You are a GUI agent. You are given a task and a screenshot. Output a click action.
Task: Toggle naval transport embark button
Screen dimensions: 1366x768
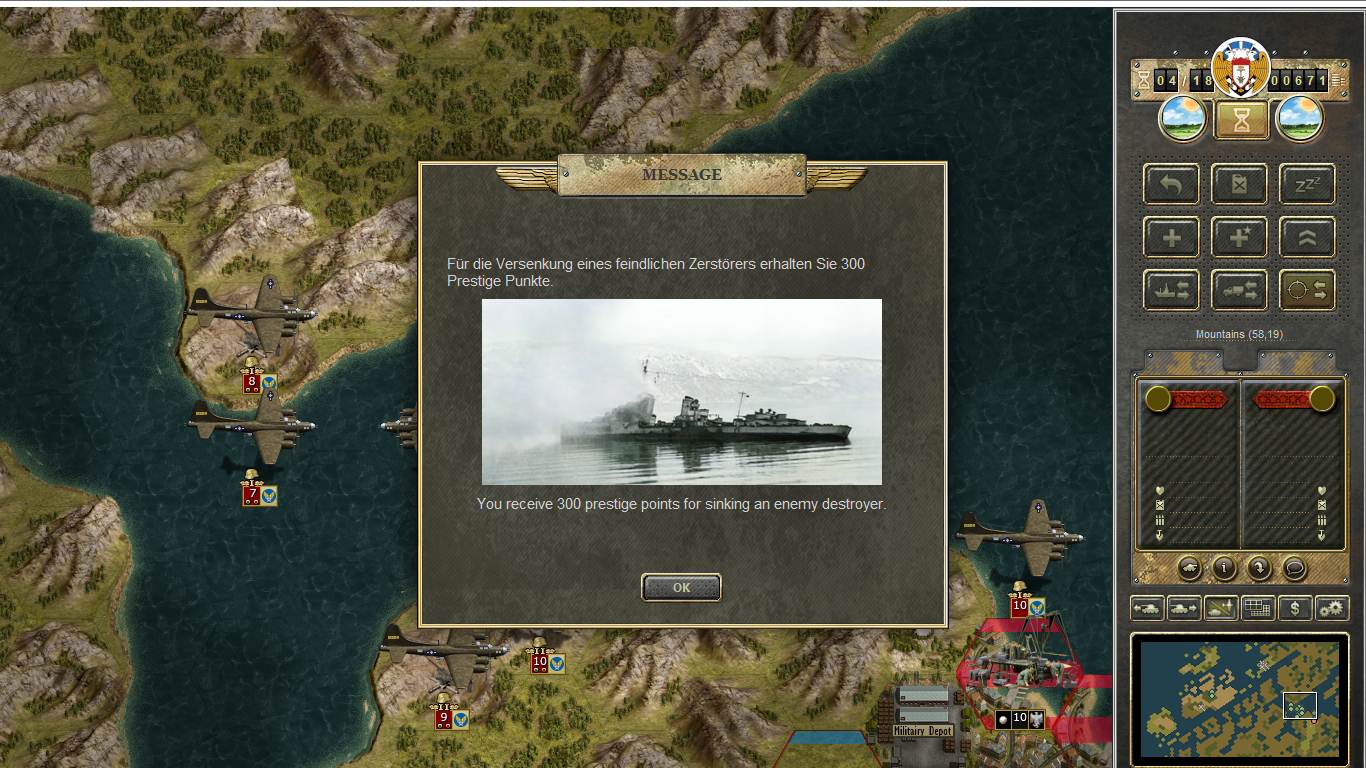click(1171, 290)
